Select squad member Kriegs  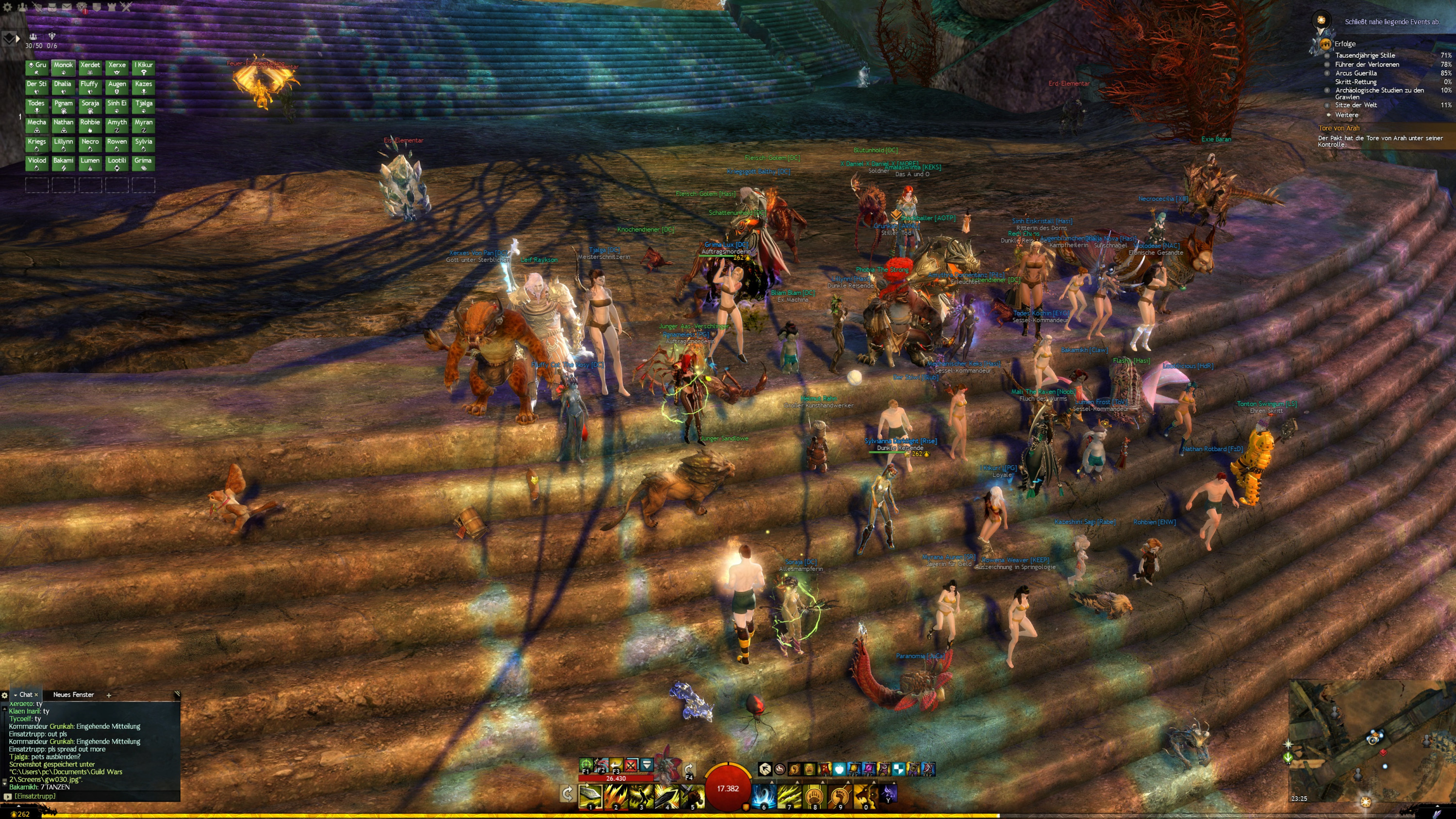37,144
